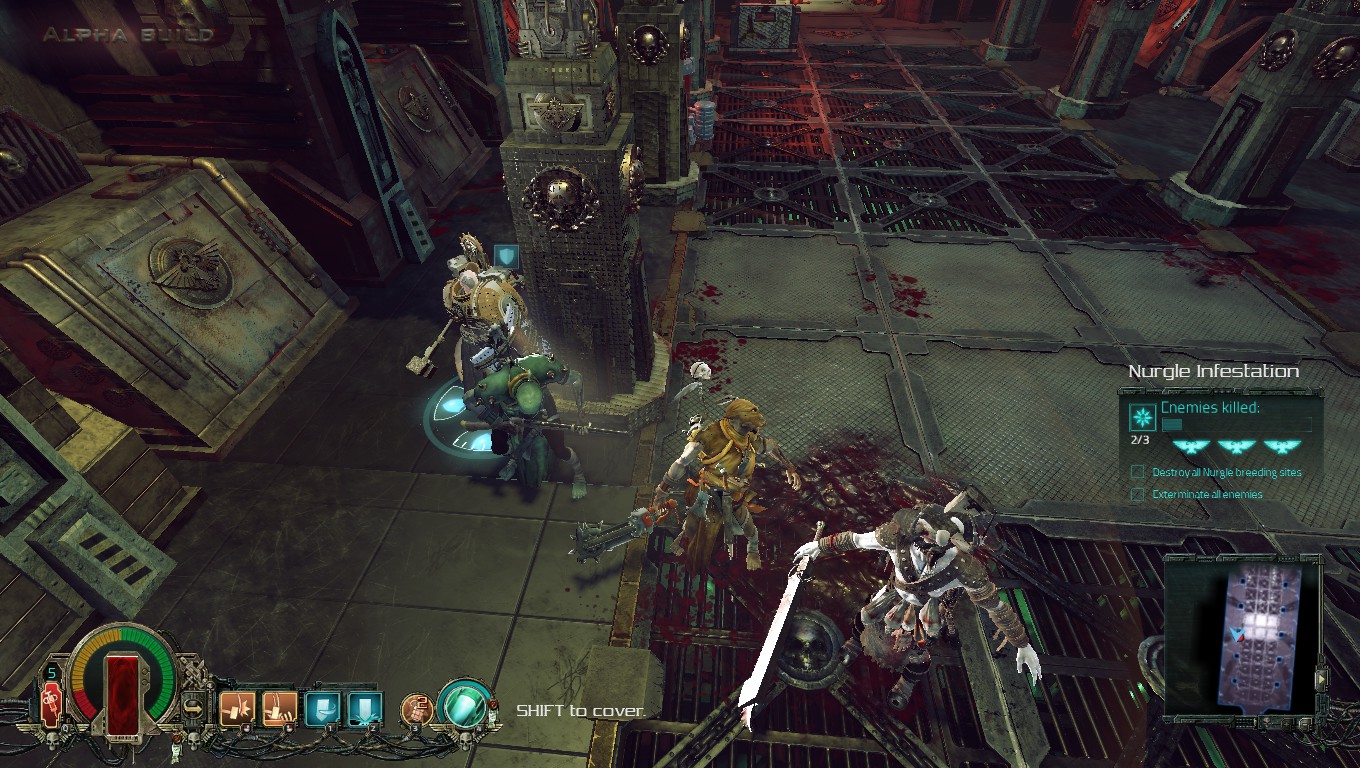Click the teal star objective icon

click(1141, 417)
